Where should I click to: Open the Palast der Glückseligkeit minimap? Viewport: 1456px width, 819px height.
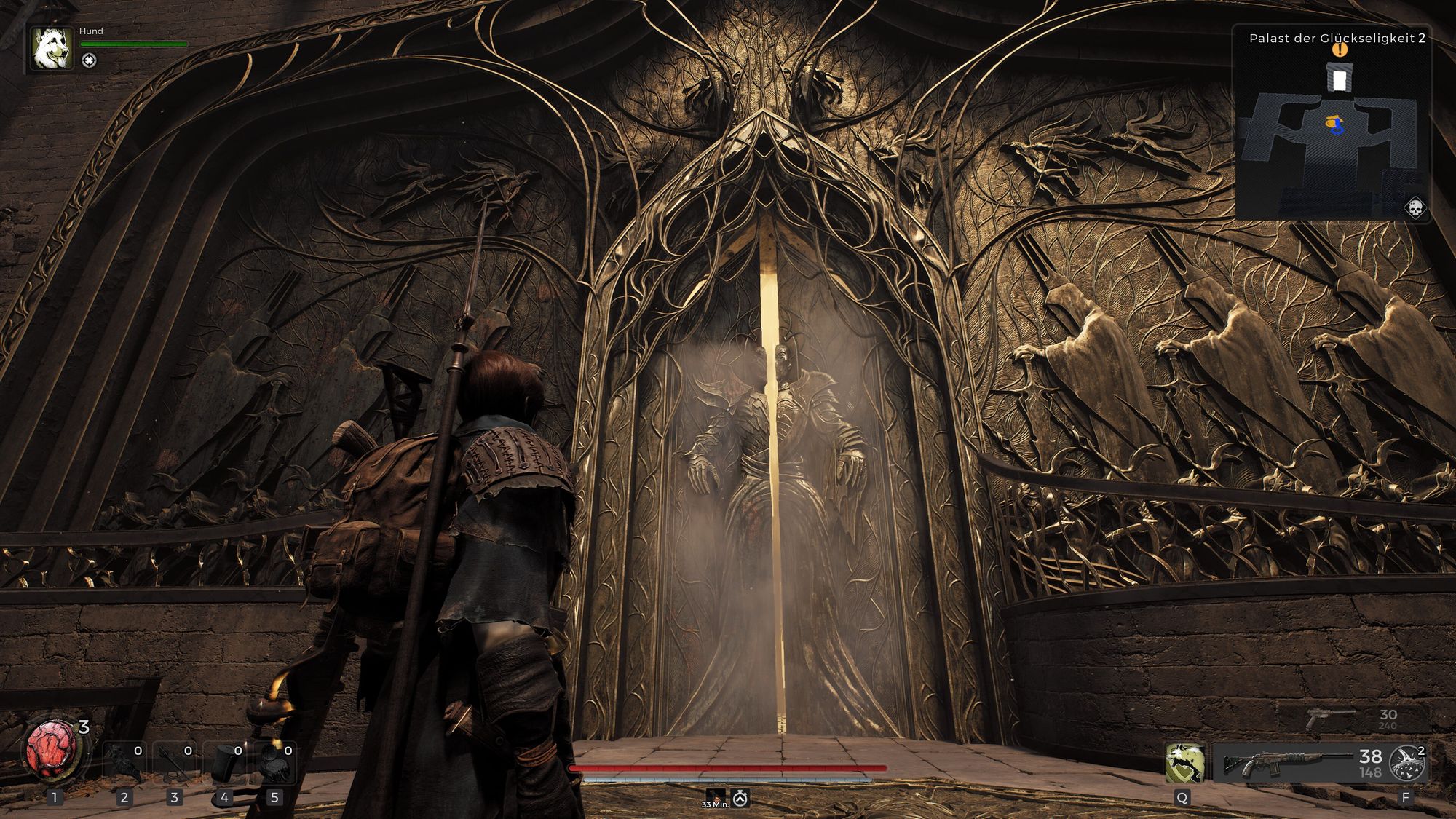(x=1332, y=125)
